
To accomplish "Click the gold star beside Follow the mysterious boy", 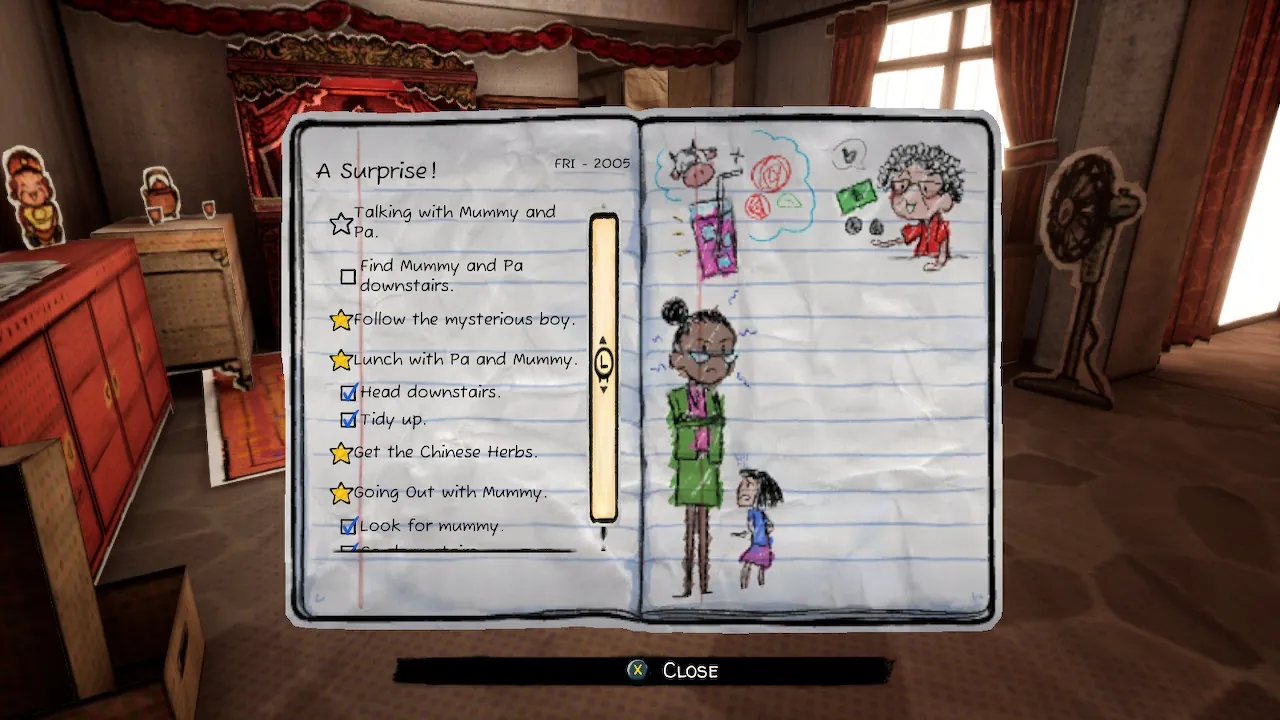I will coord(341,320).
